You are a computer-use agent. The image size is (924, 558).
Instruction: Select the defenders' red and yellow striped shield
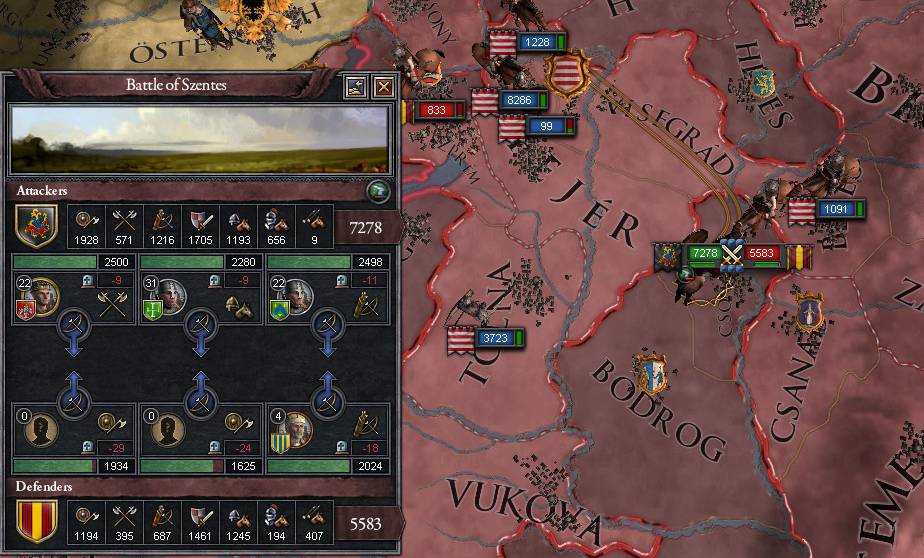click(34, 521)
